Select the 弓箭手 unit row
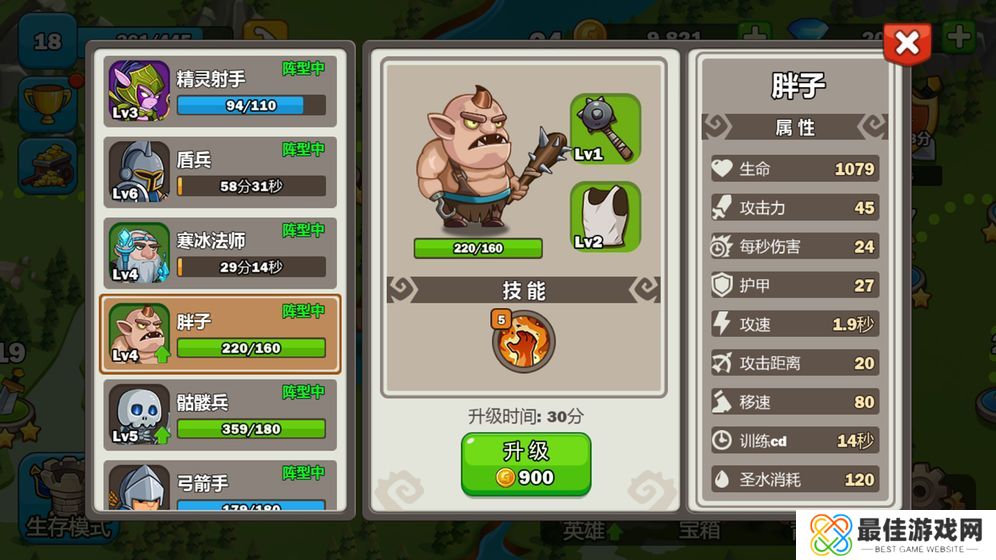 click(221, 487)
